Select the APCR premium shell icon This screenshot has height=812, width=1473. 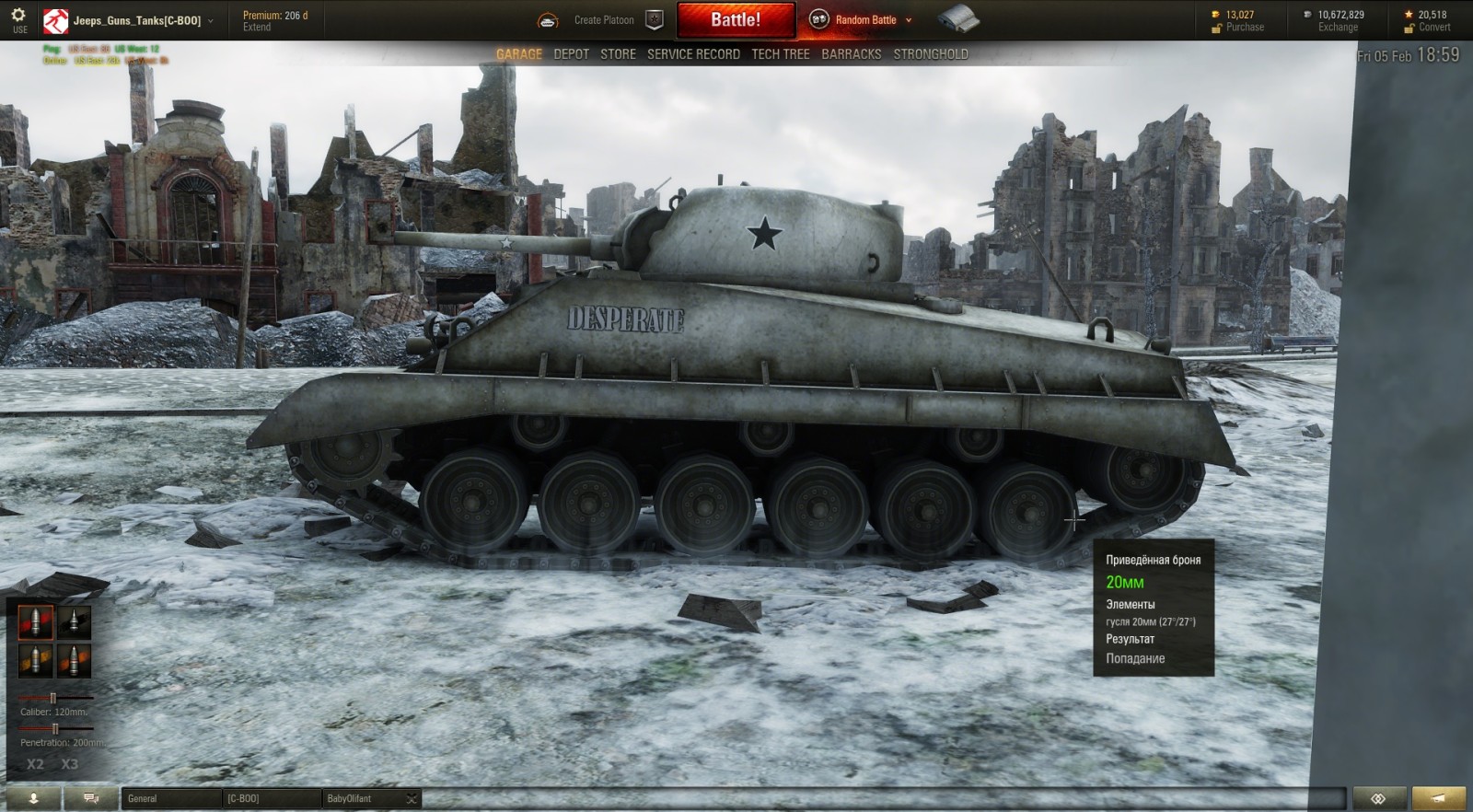75,622
